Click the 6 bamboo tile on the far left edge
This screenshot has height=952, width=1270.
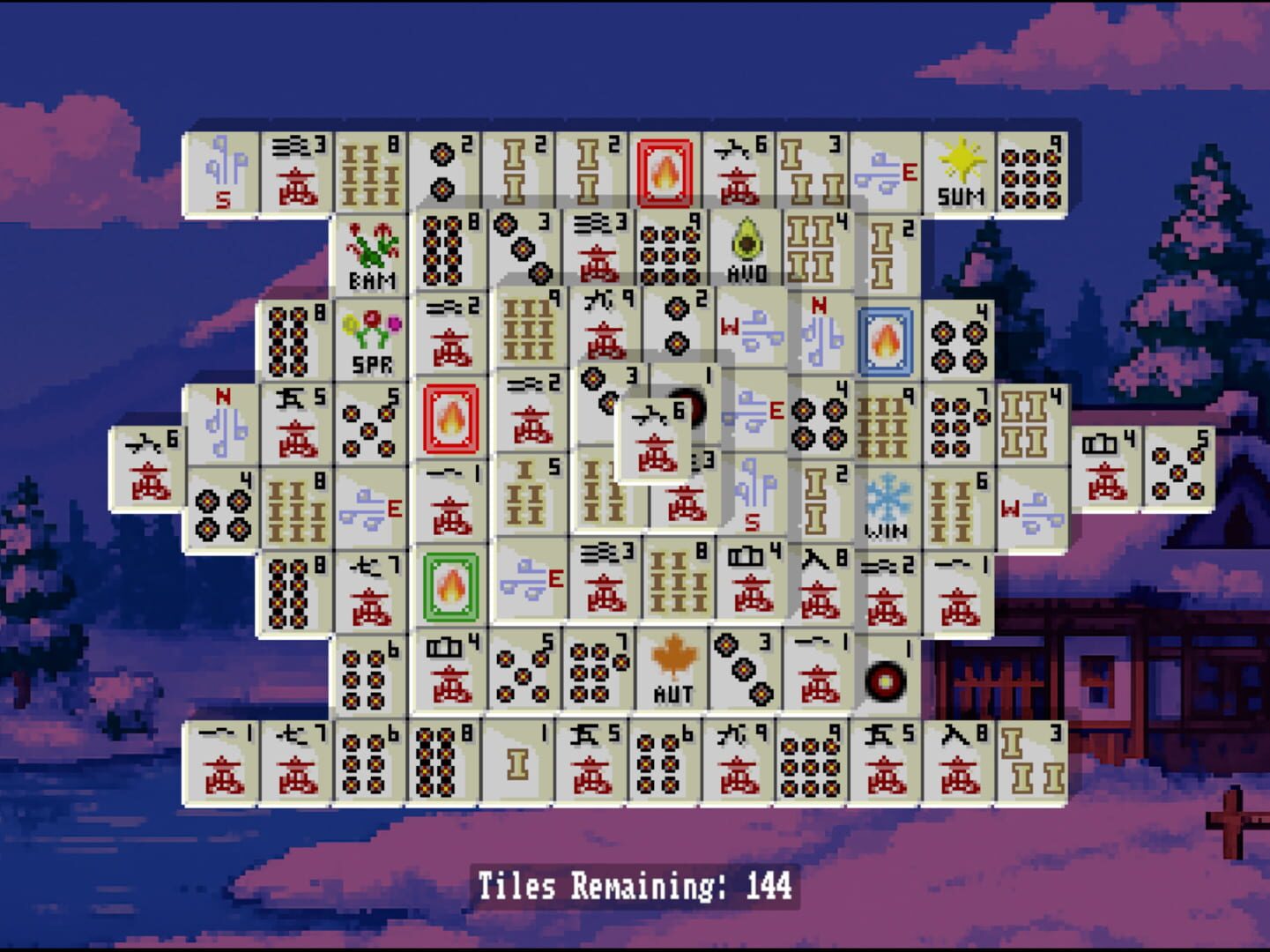(x=147, y=458)
